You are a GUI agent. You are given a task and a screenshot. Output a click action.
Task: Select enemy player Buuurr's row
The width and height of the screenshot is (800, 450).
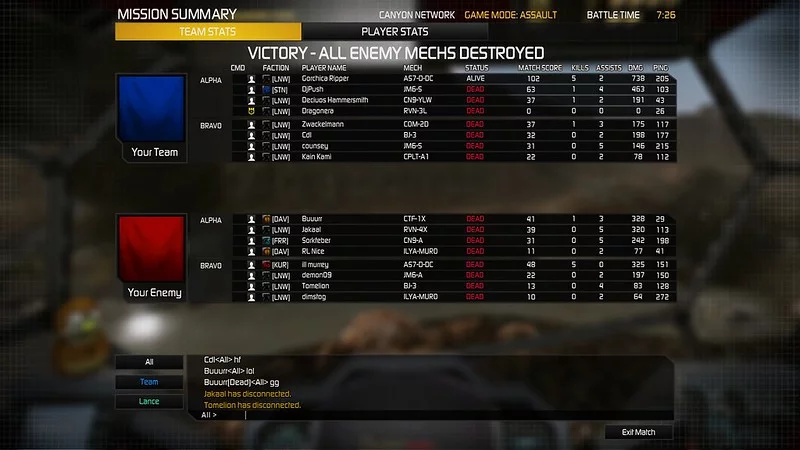pyautogui.click(x=400, y=219)
